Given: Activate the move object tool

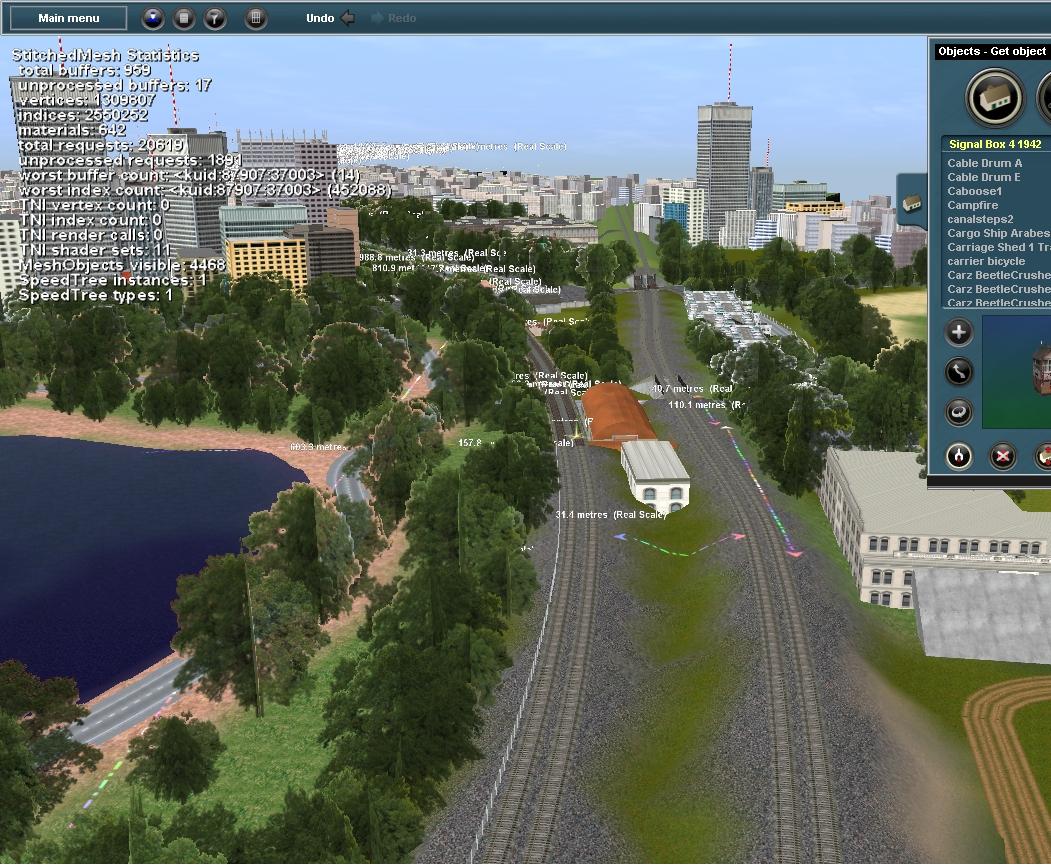Looking at the screenshot, I should pos(959,372).
